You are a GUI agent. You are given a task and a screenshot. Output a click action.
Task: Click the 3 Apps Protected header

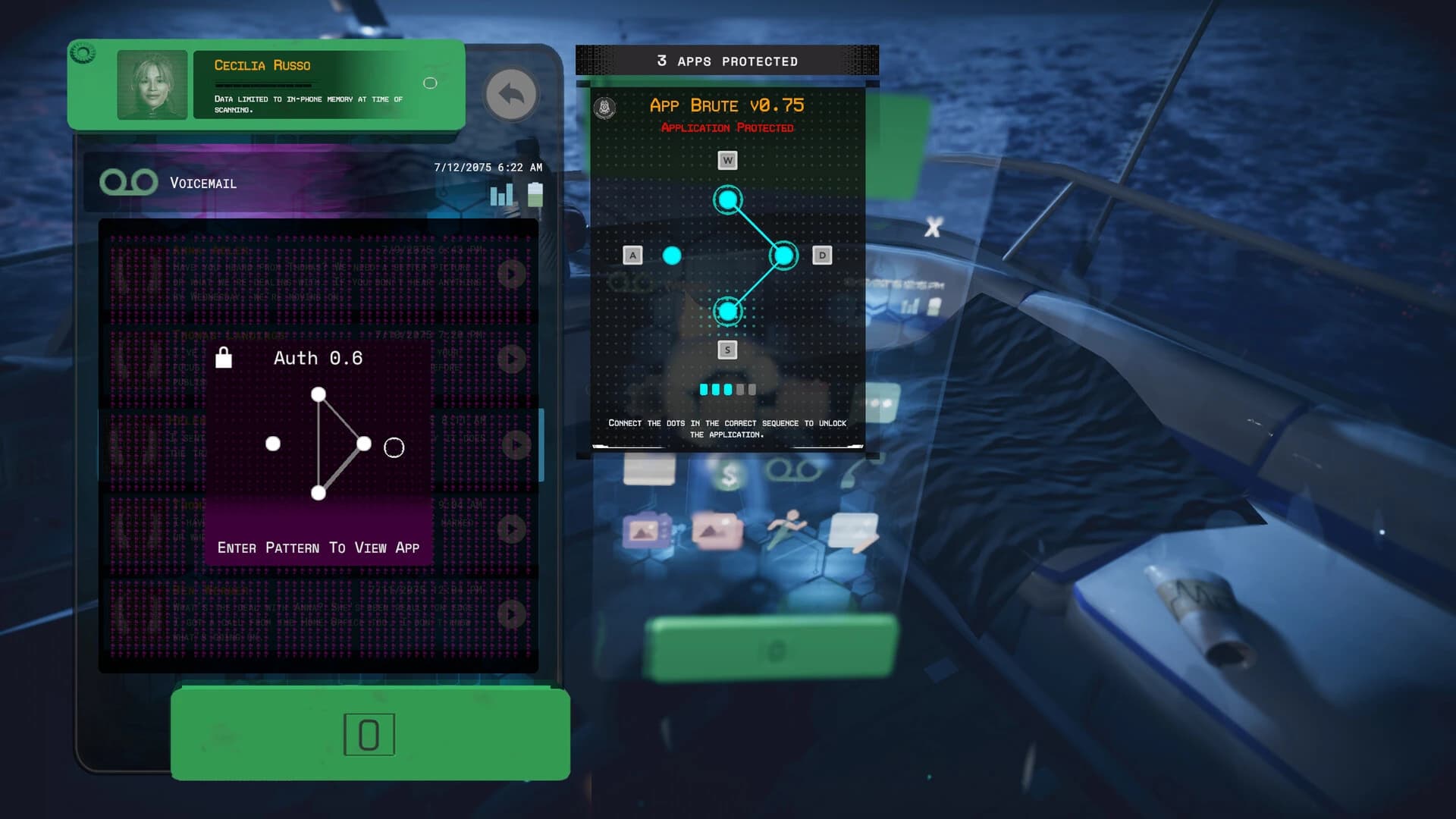pos(726,61)
